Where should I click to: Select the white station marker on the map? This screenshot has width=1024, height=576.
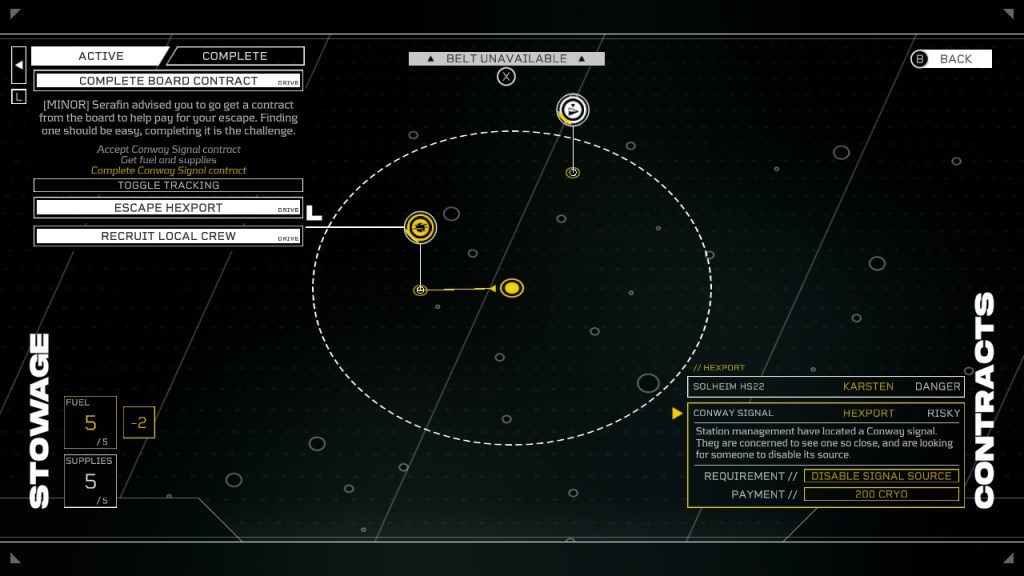(573, 110)
